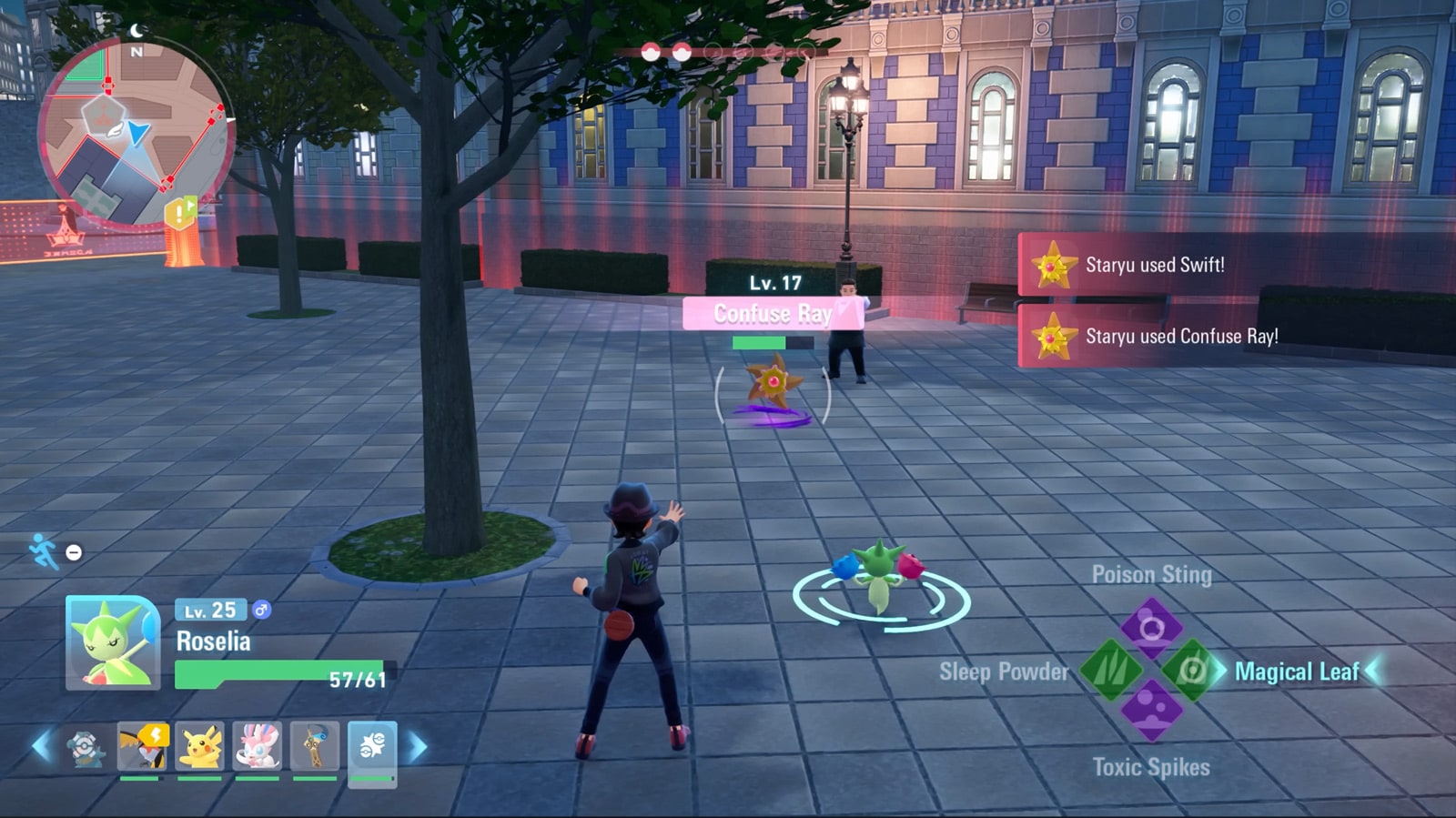Click the yellow exclamation marker by minimap

179,214
